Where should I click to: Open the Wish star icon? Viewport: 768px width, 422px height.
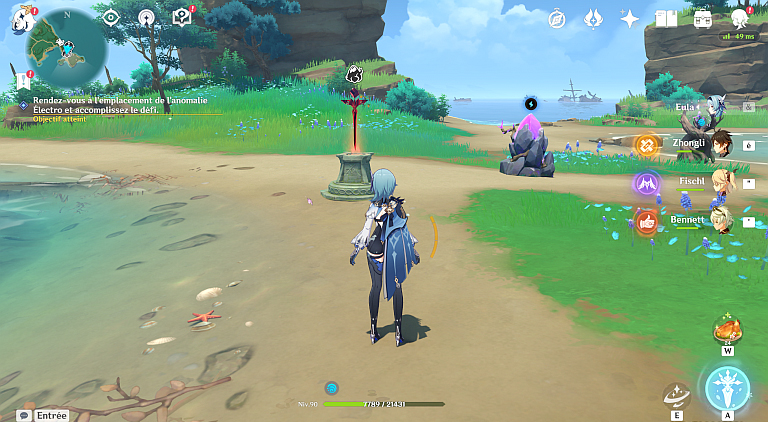point(630,18)
